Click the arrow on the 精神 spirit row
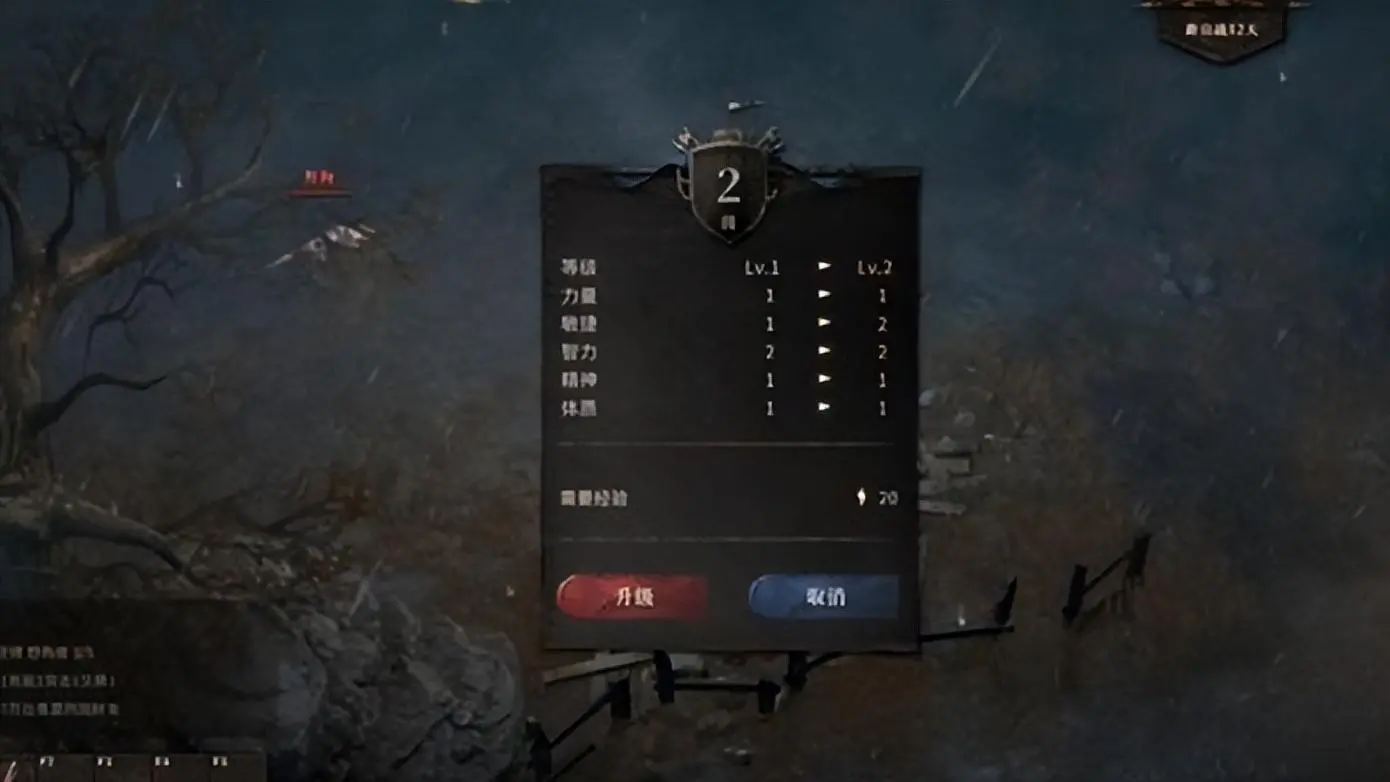1390x782 pixels. point(823,379)
